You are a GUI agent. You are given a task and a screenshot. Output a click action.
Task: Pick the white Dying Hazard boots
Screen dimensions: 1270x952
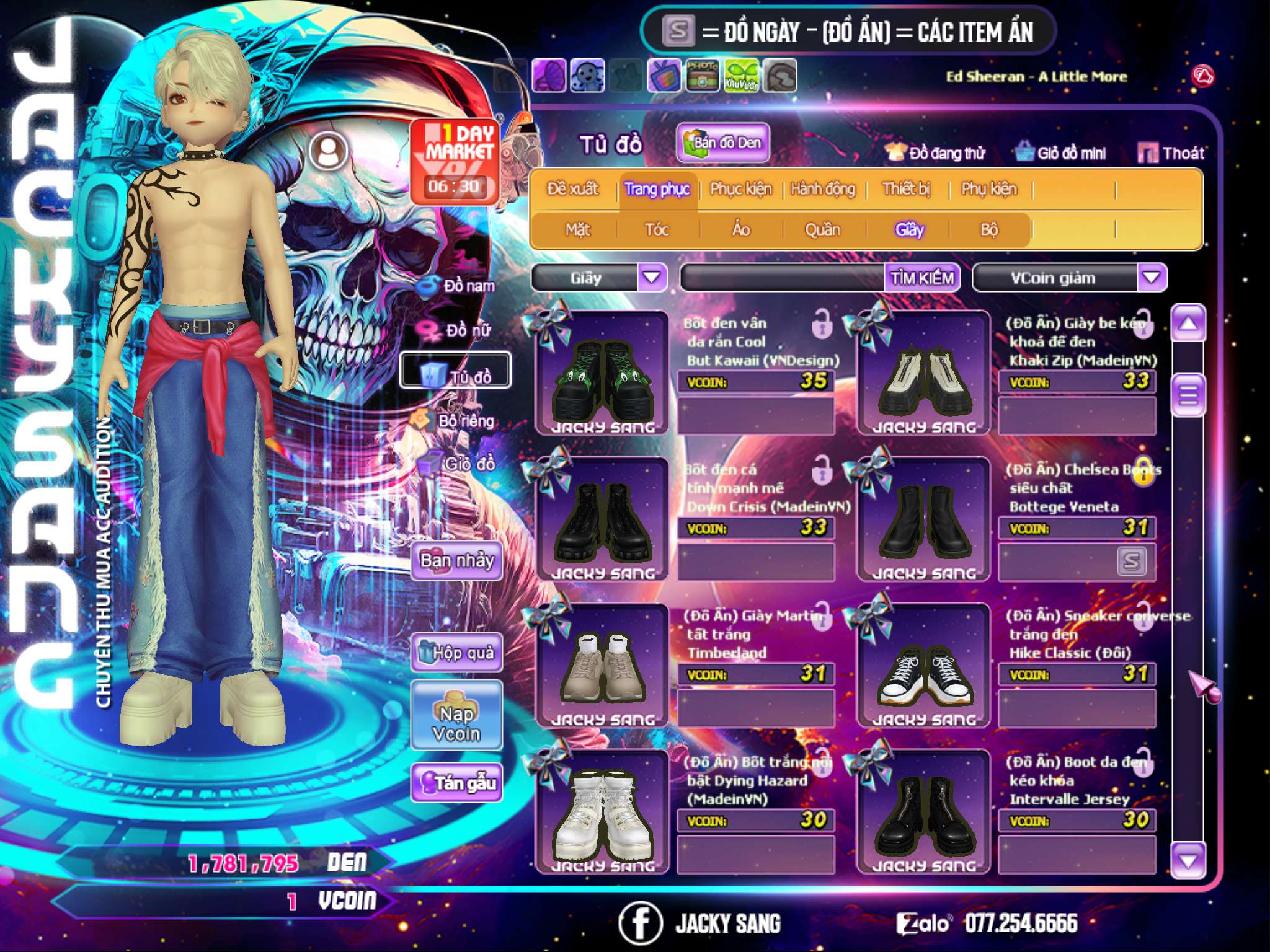(602, 813)
